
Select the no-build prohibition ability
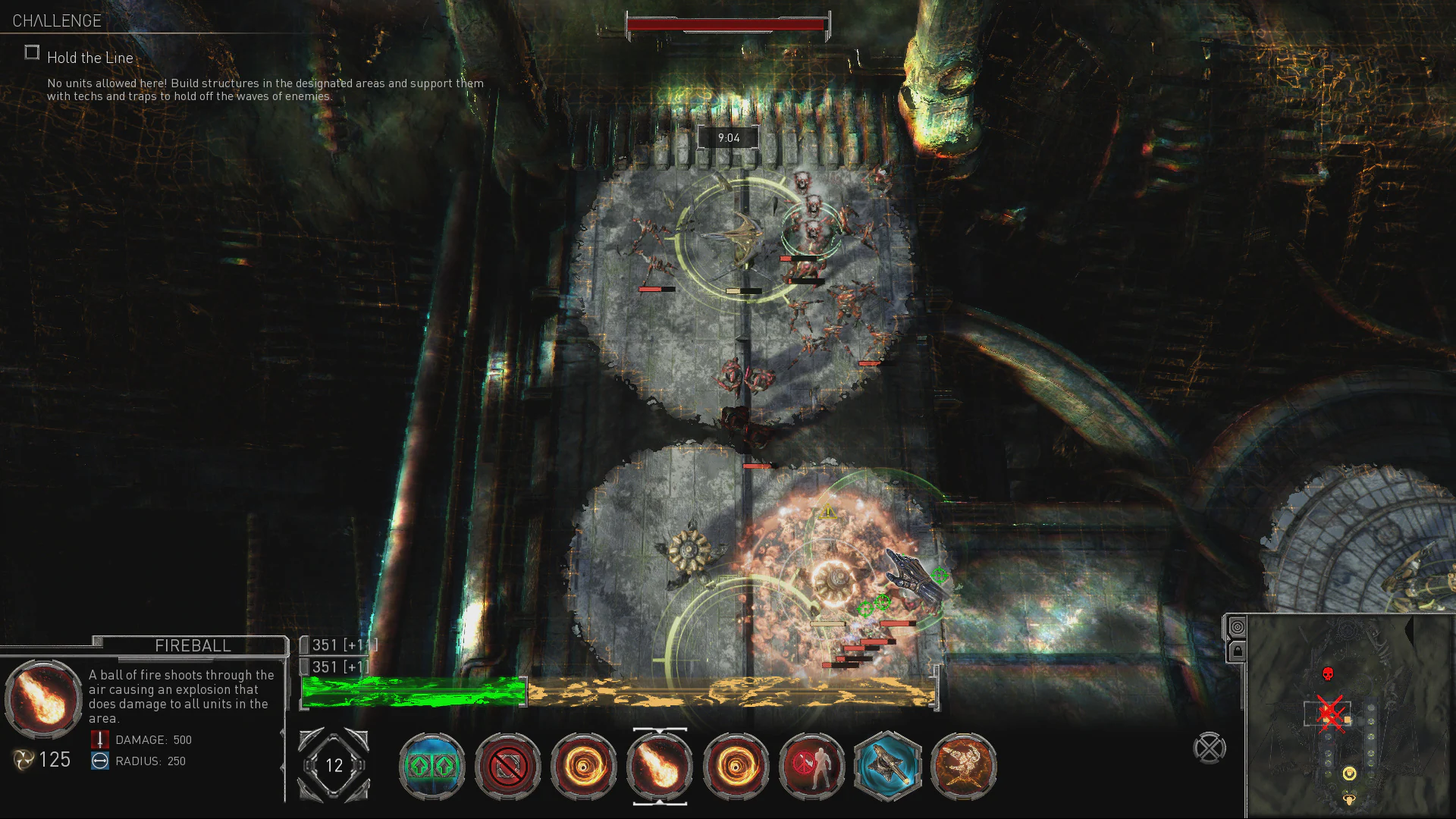pyautogui.click(x=507, y=767)
